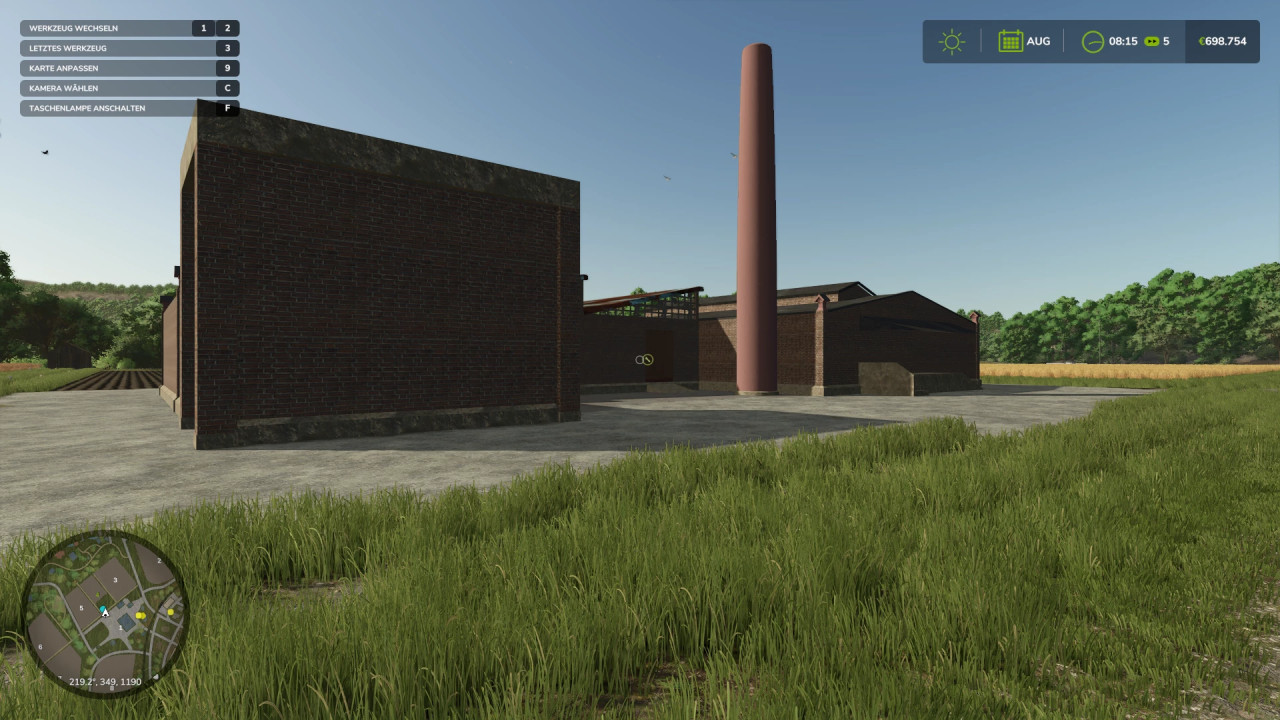1280x720 pixels.
Task: Click field number 5 on the minimap
Action: point(82,608)
